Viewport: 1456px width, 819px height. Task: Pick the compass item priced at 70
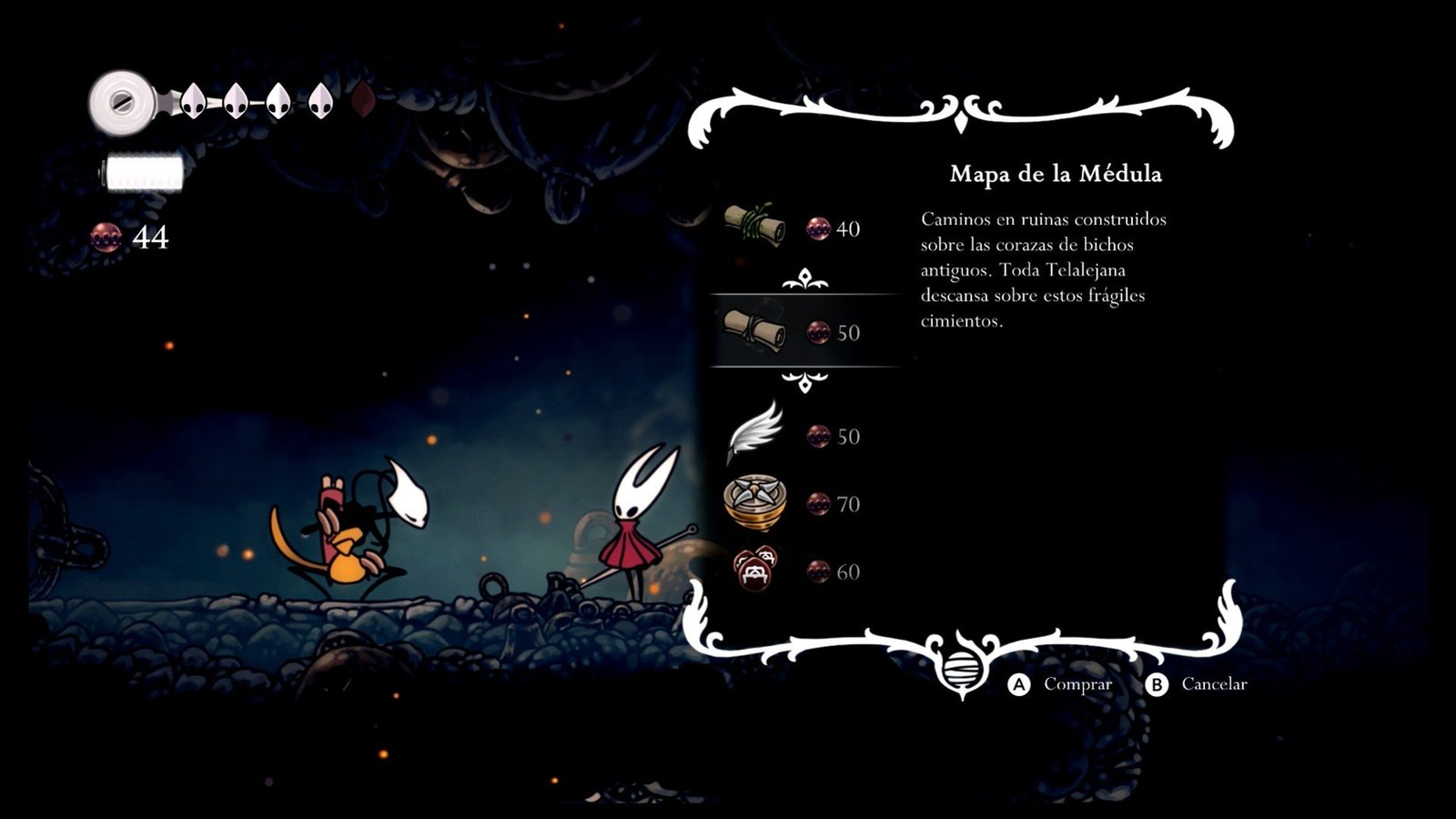(x=755, y=502)
